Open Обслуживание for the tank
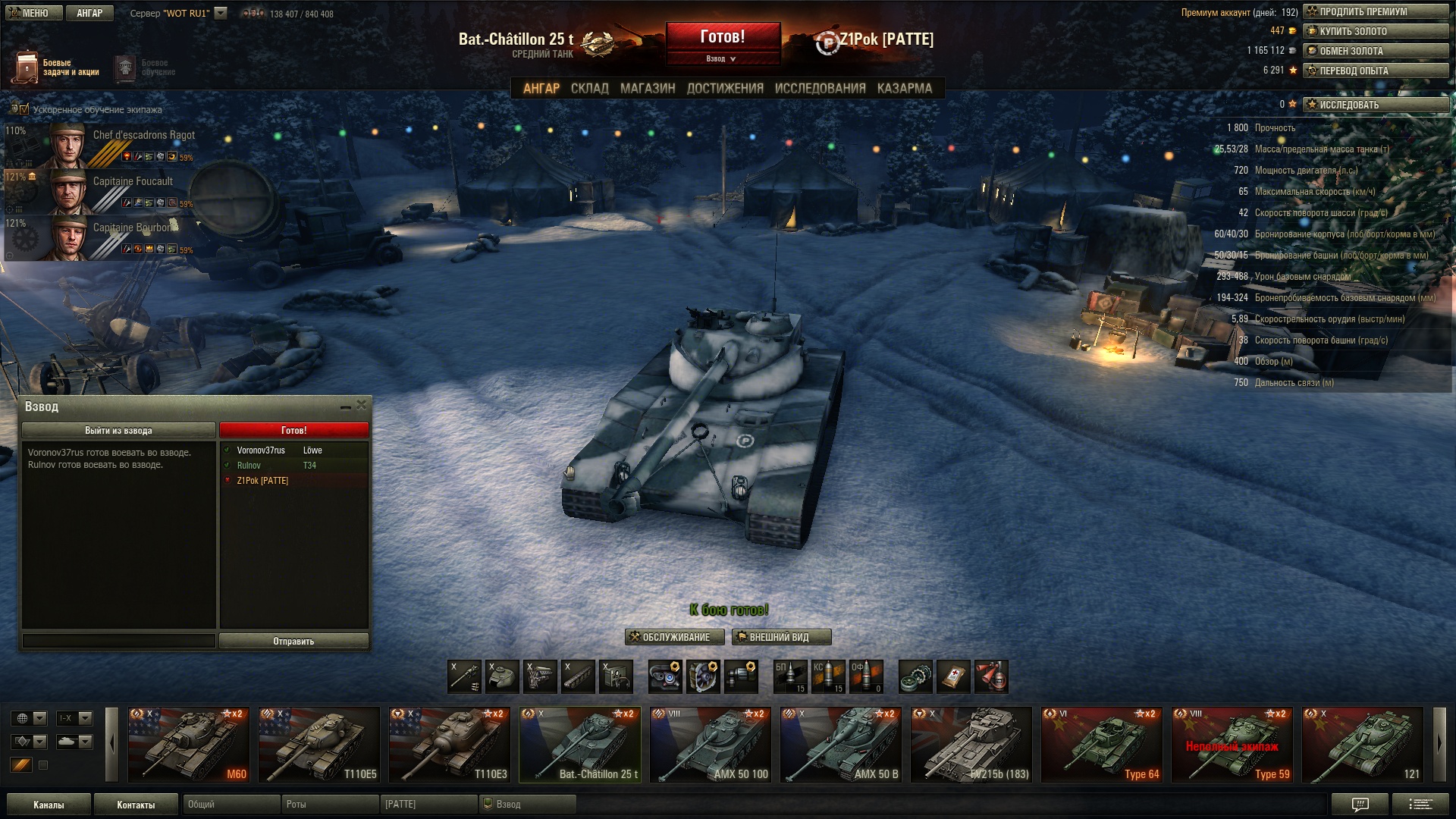This screenshot has width=1456, height=819. click(x=675, y=638)
